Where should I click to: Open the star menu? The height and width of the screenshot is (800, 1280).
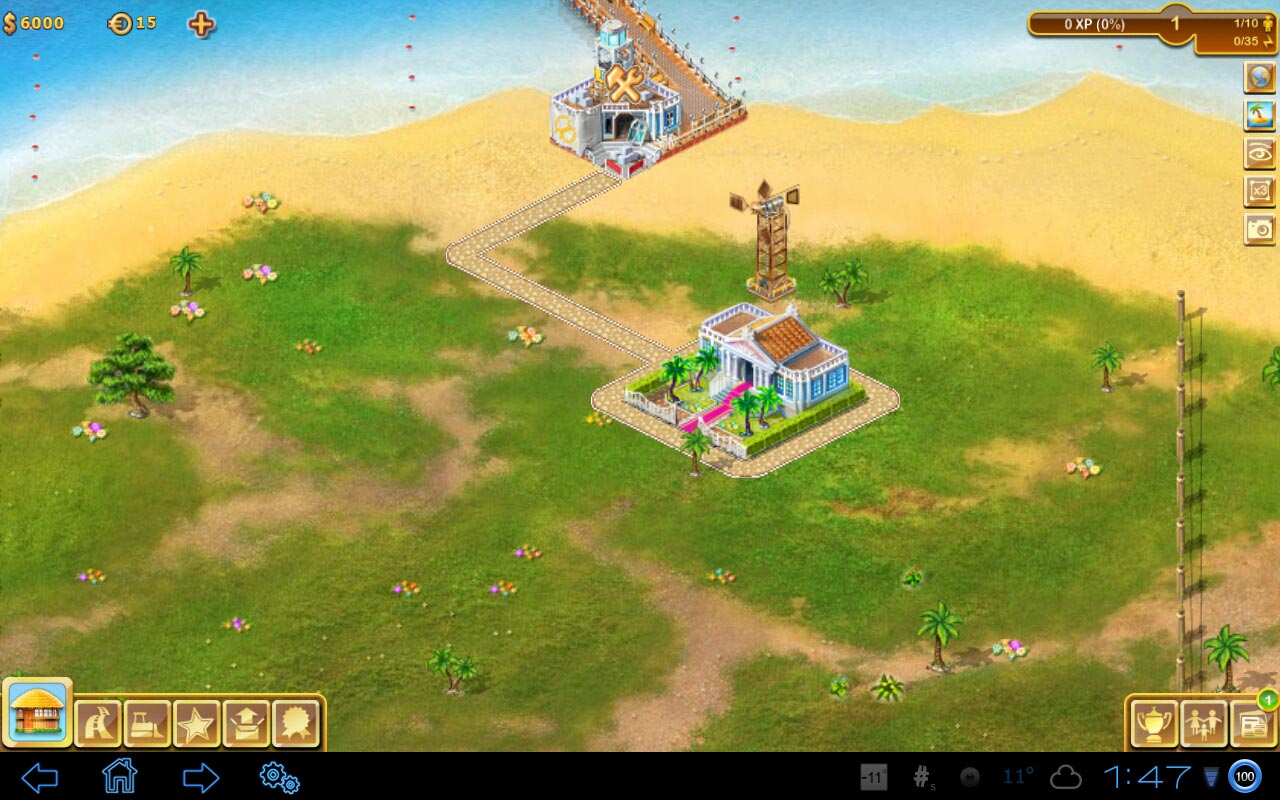197,722
